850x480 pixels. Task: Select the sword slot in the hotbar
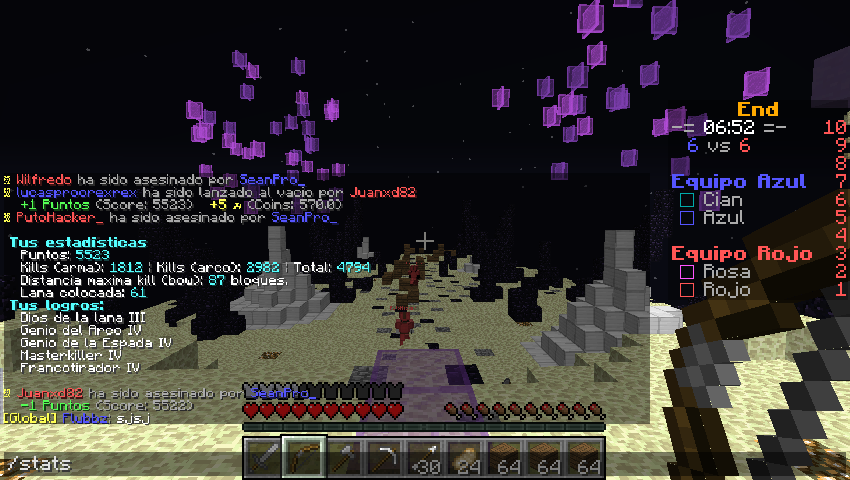pos(262,458)
